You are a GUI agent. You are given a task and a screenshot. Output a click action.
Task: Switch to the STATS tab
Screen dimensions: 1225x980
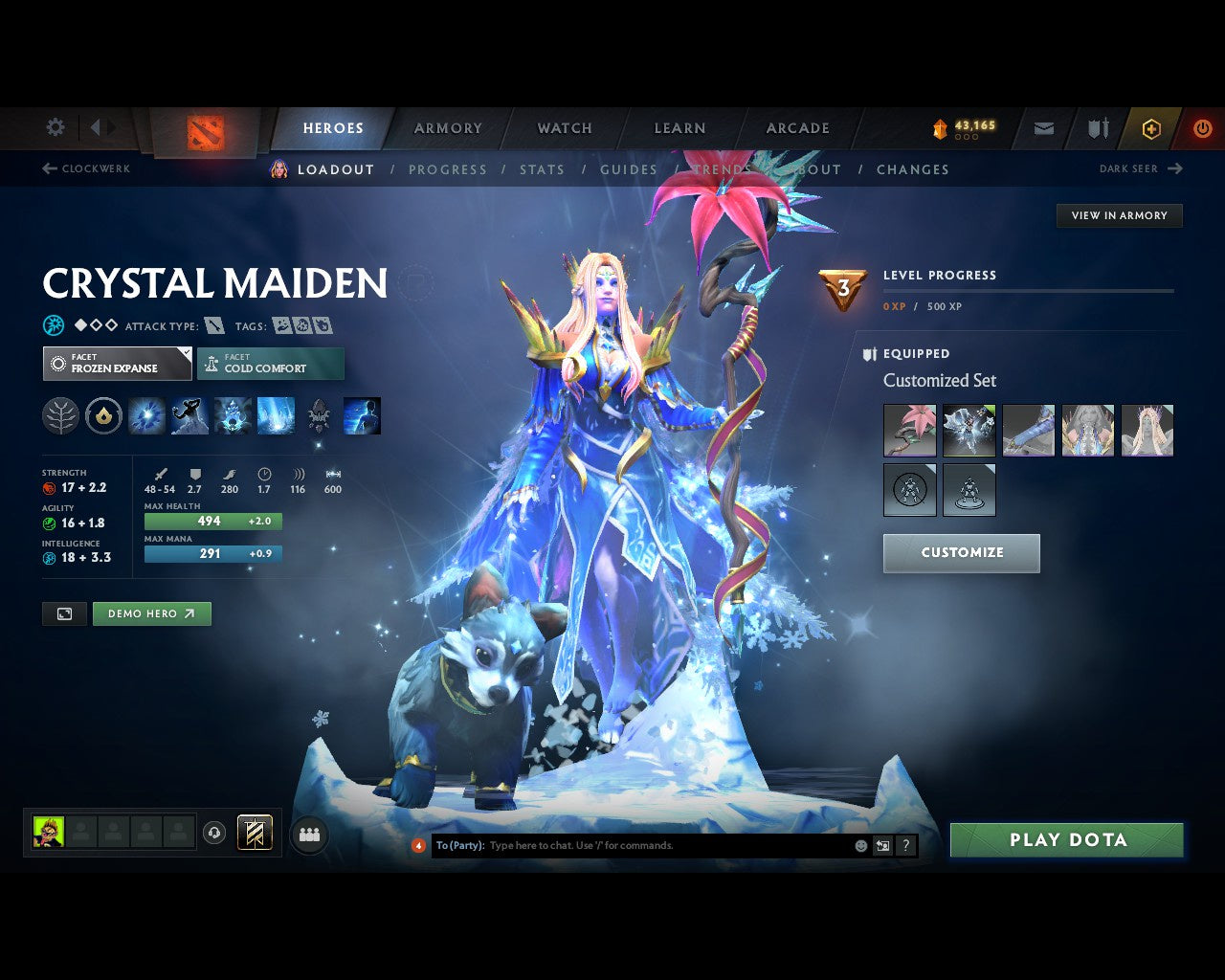(542, 169)
